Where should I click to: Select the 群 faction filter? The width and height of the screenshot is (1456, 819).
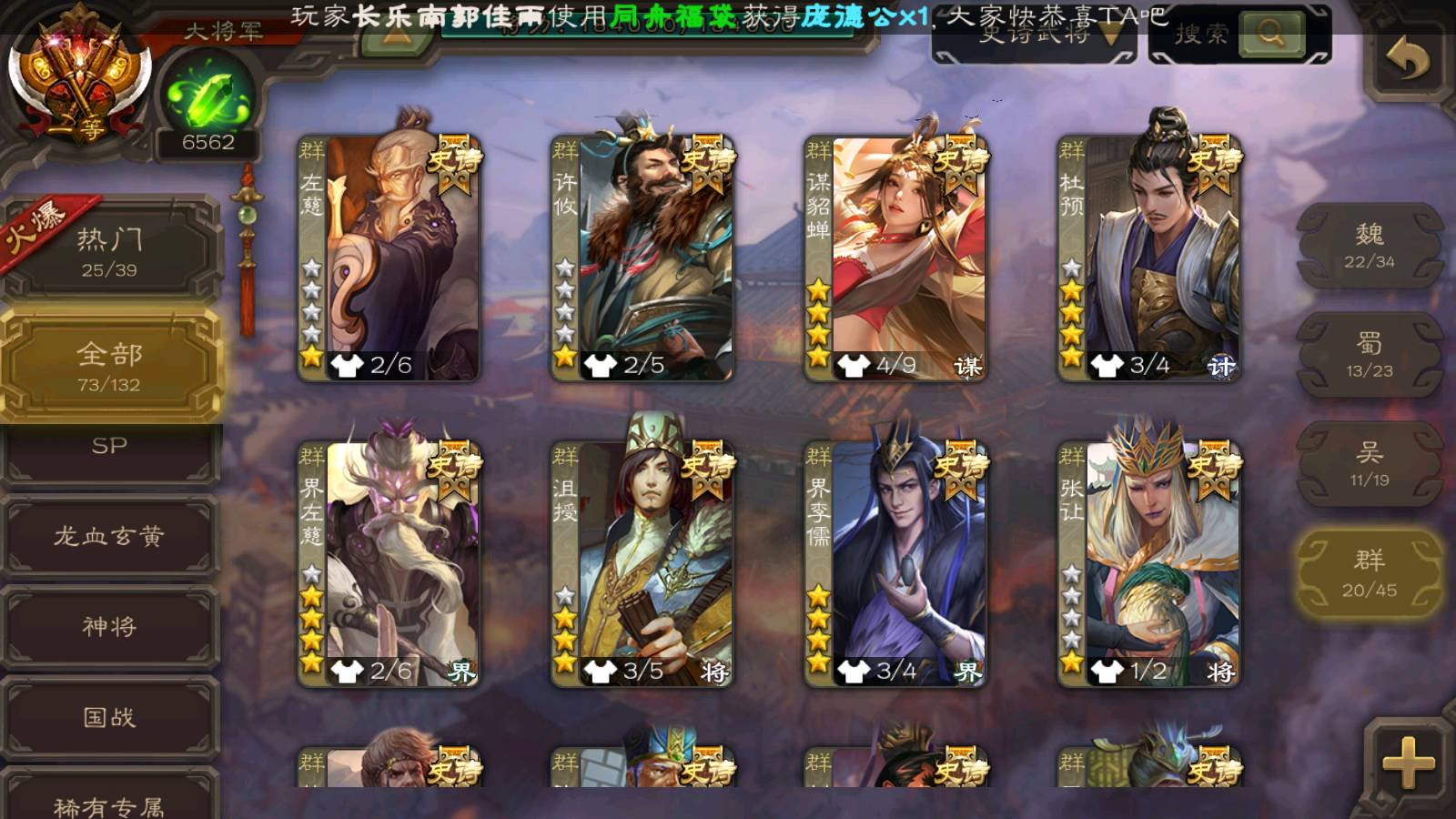point(1369,573)
